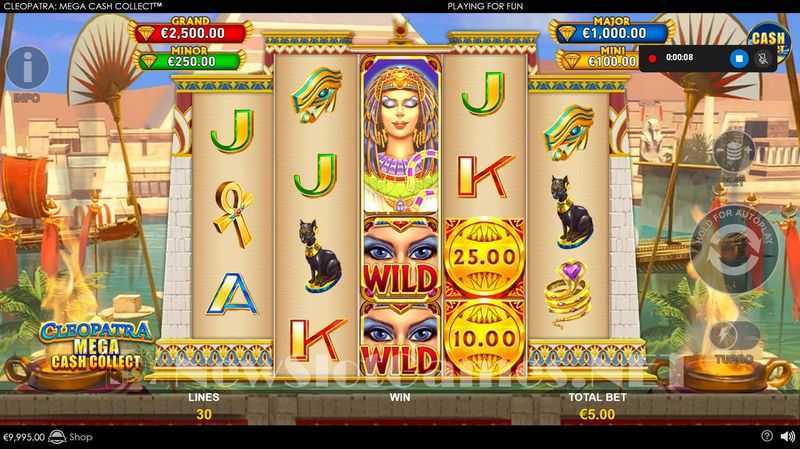
Task: Open the game Info panel
Action: click(x=27, y=68)
